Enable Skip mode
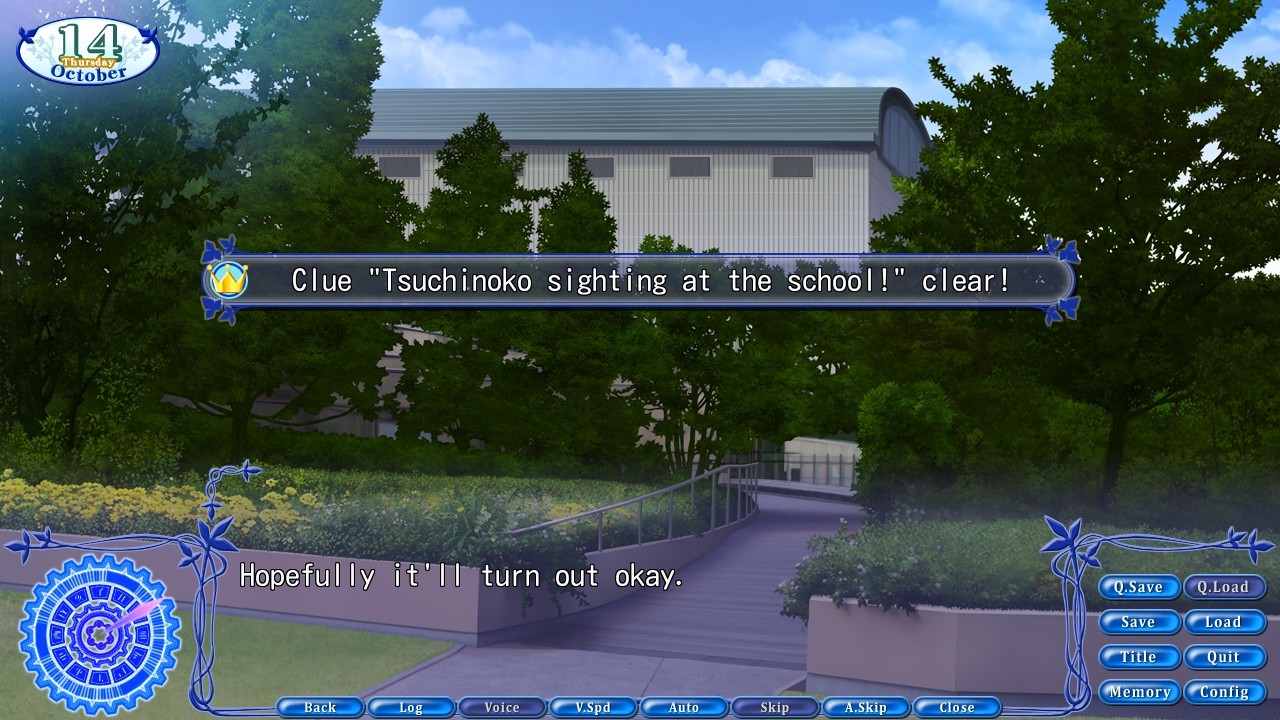Image resolution: width=1280 pixels, height=720 pixels. pos(774,707)
